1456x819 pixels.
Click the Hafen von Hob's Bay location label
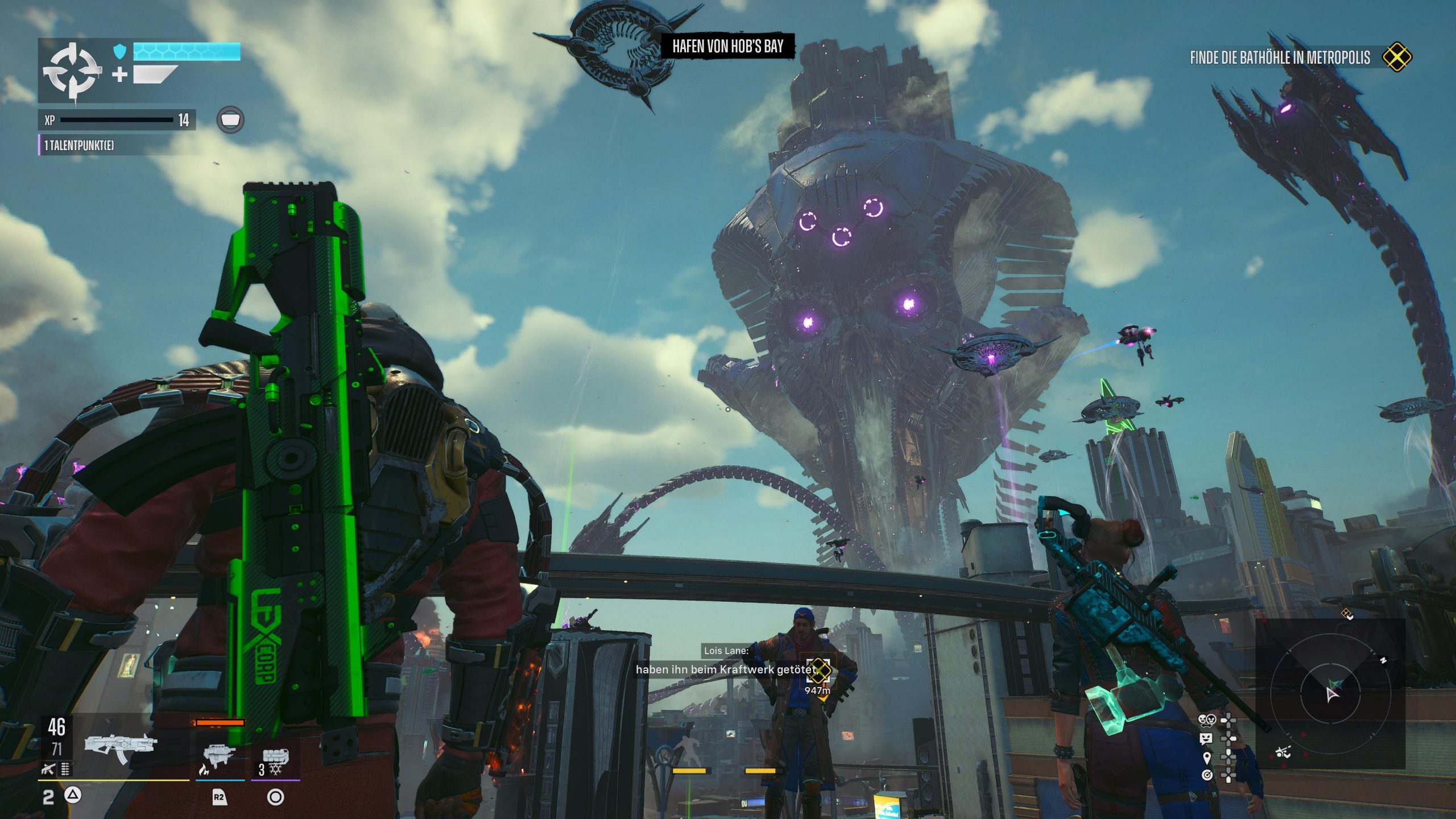pyautogui.click(x=728, y=46)
